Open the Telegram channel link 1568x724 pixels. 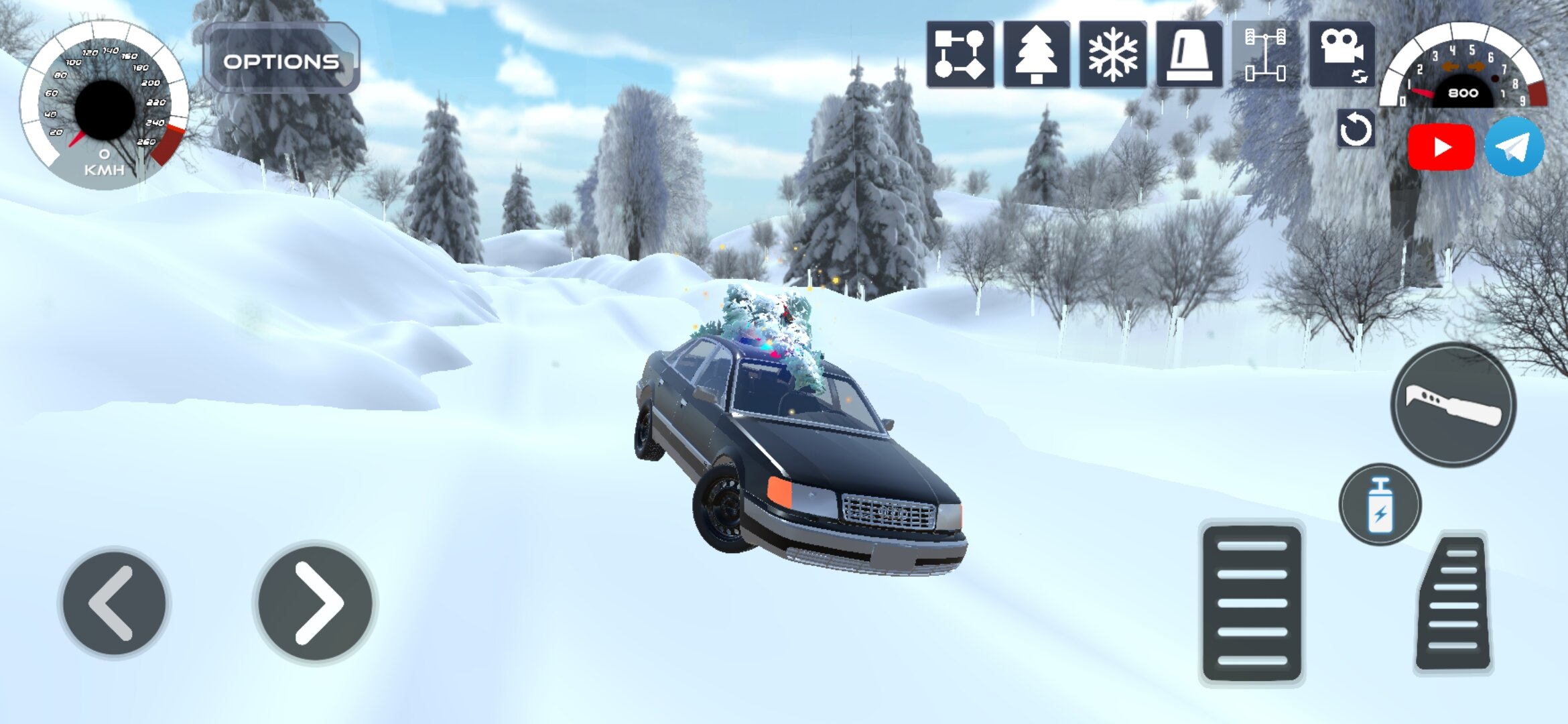pyautogui.click(x=1514, y=147)
